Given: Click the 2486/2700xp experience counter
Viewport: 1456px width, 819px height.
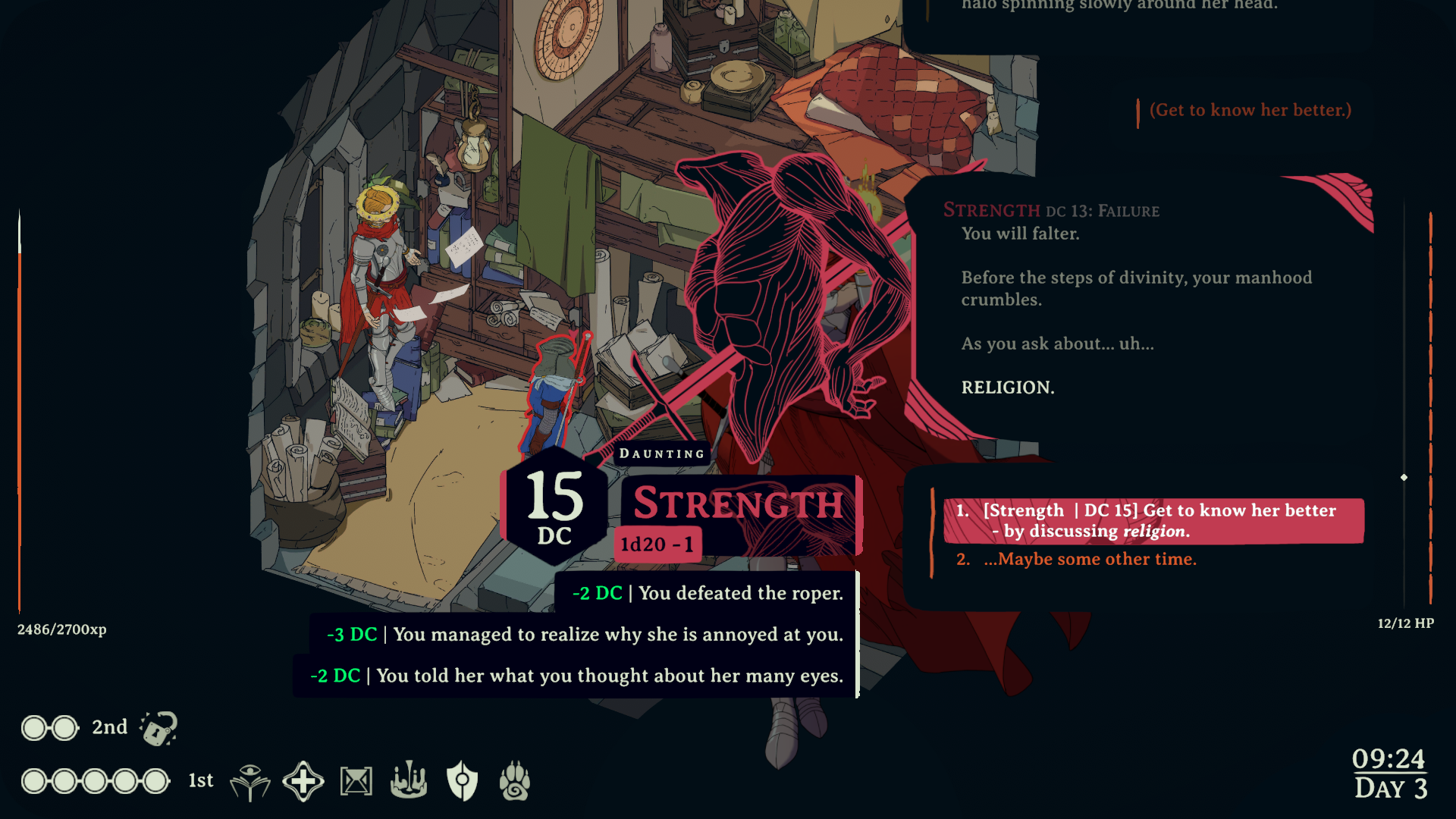Looking at the screenshot, I should click(61, 629).
